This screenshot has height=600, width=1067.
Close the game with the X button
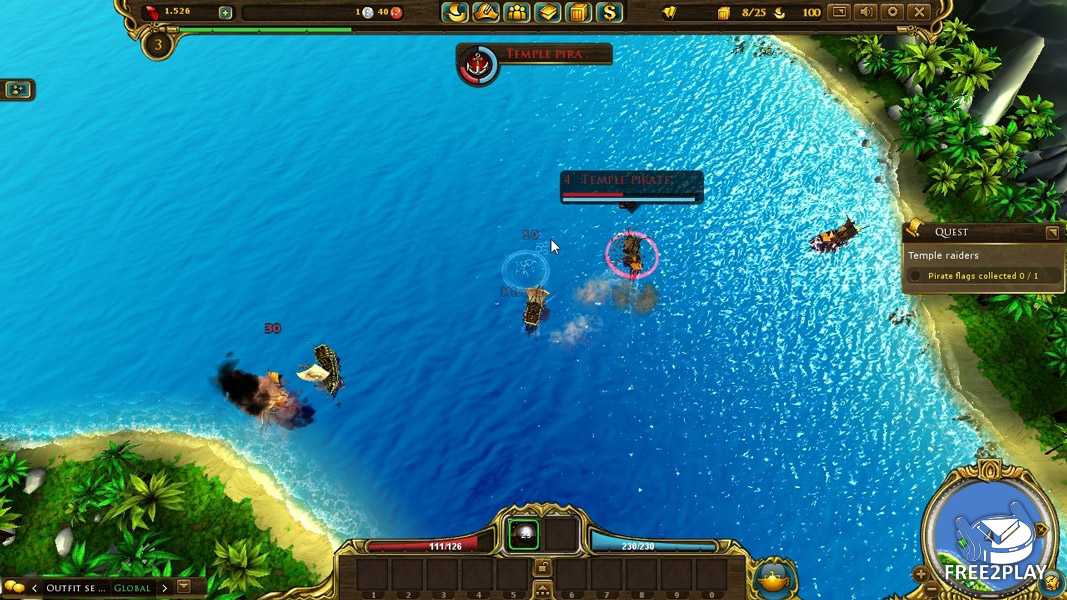pyautogui.click(x=918, y=12)
